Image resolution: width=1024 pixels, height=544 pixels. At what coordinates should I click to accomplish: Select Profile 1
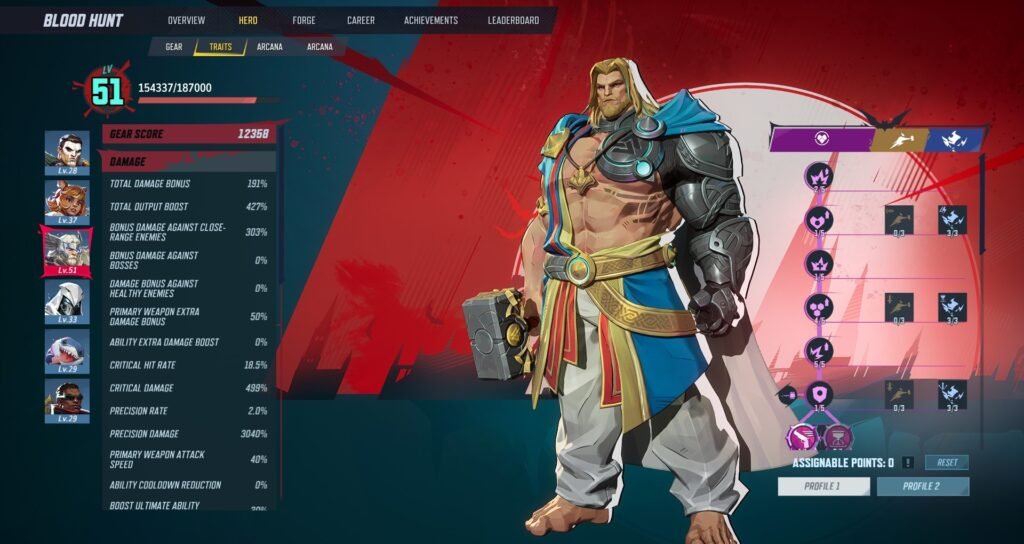(823, 486)
